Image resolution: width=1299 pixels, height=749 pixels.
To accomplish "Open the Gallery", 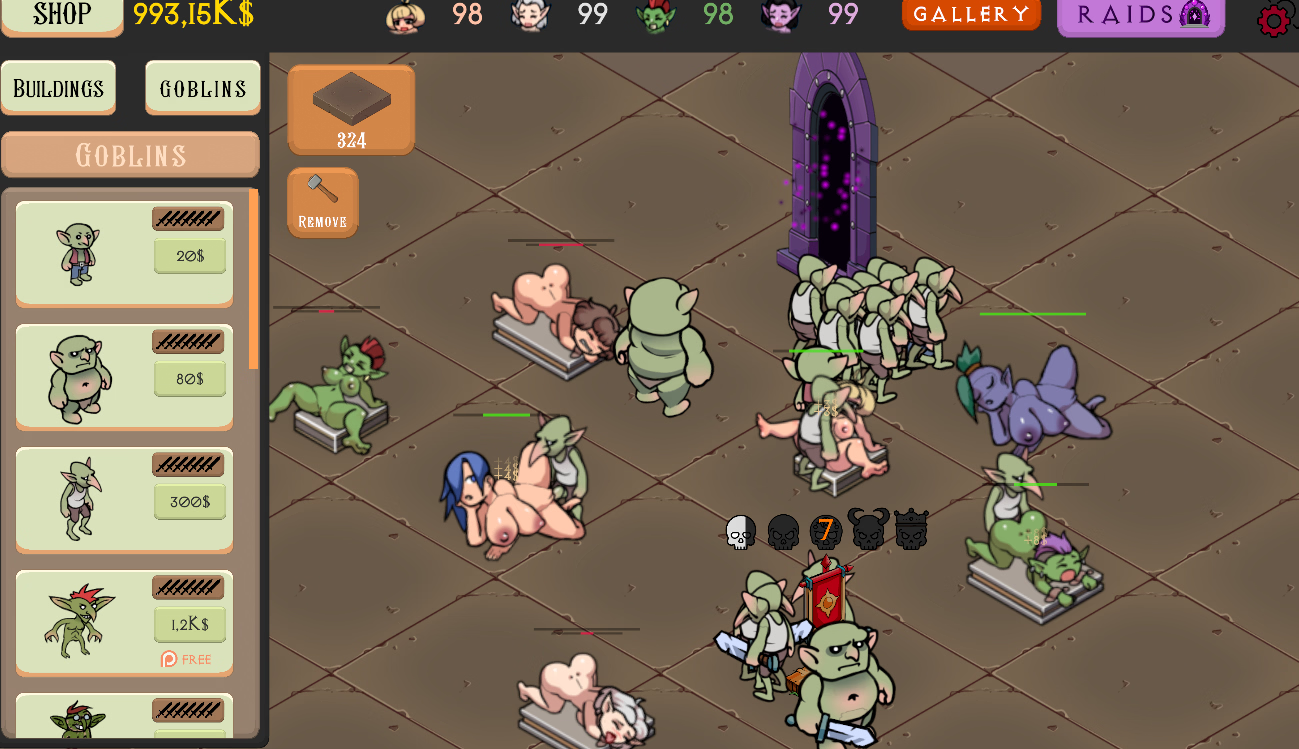I will (x=971, y=14).
